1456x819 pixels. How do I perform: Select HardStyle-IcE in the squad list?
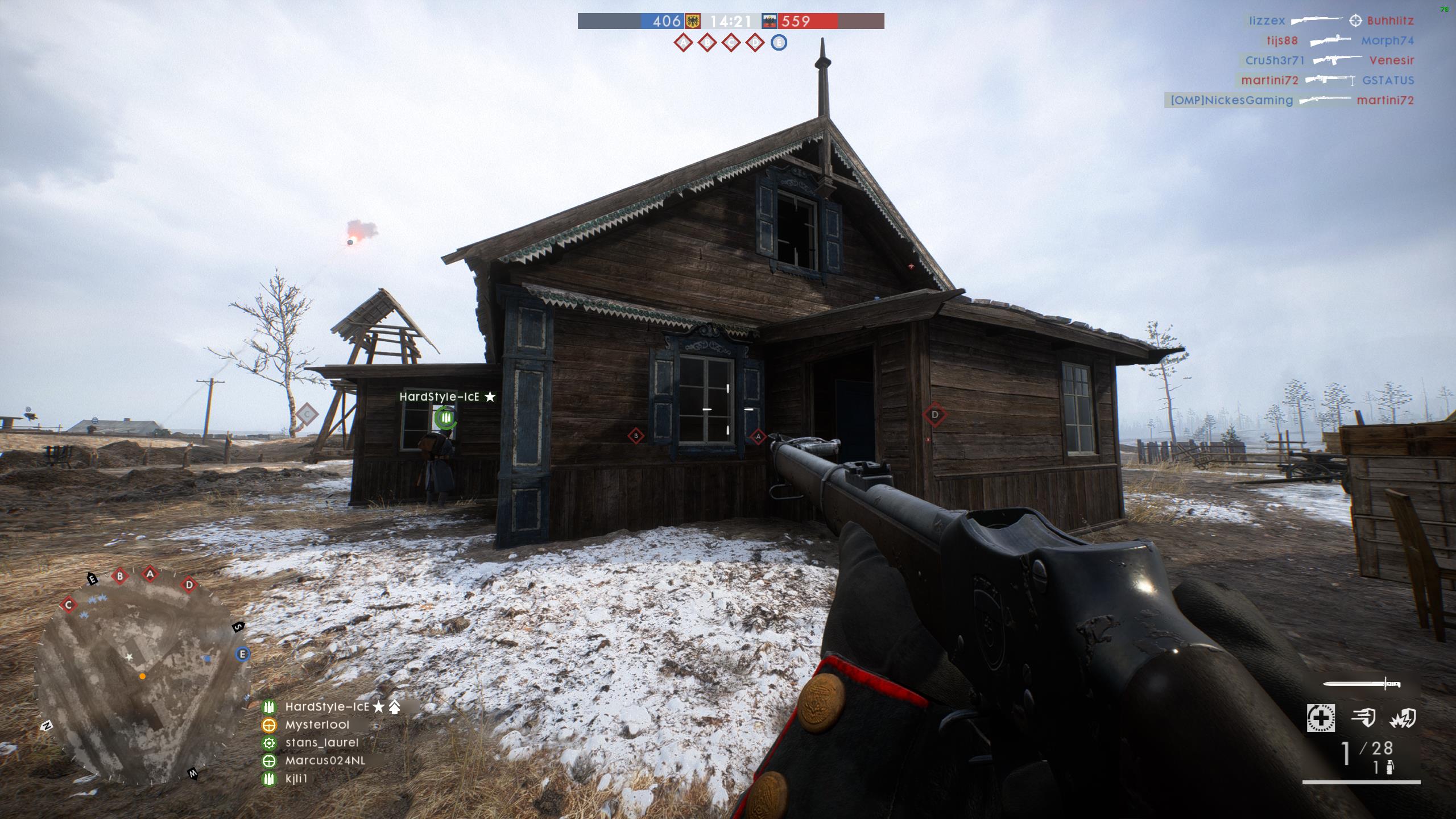pos(327,707)
